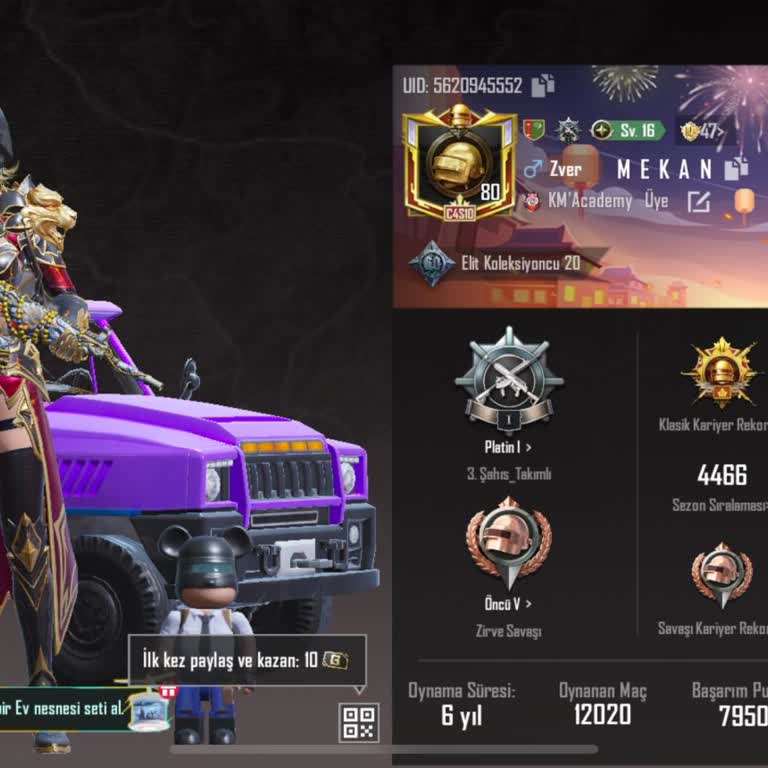The width and height of the screenshot is (768, 768).
Task: Open the gold helmet avatar frame
Action: [x=459, y=164]
